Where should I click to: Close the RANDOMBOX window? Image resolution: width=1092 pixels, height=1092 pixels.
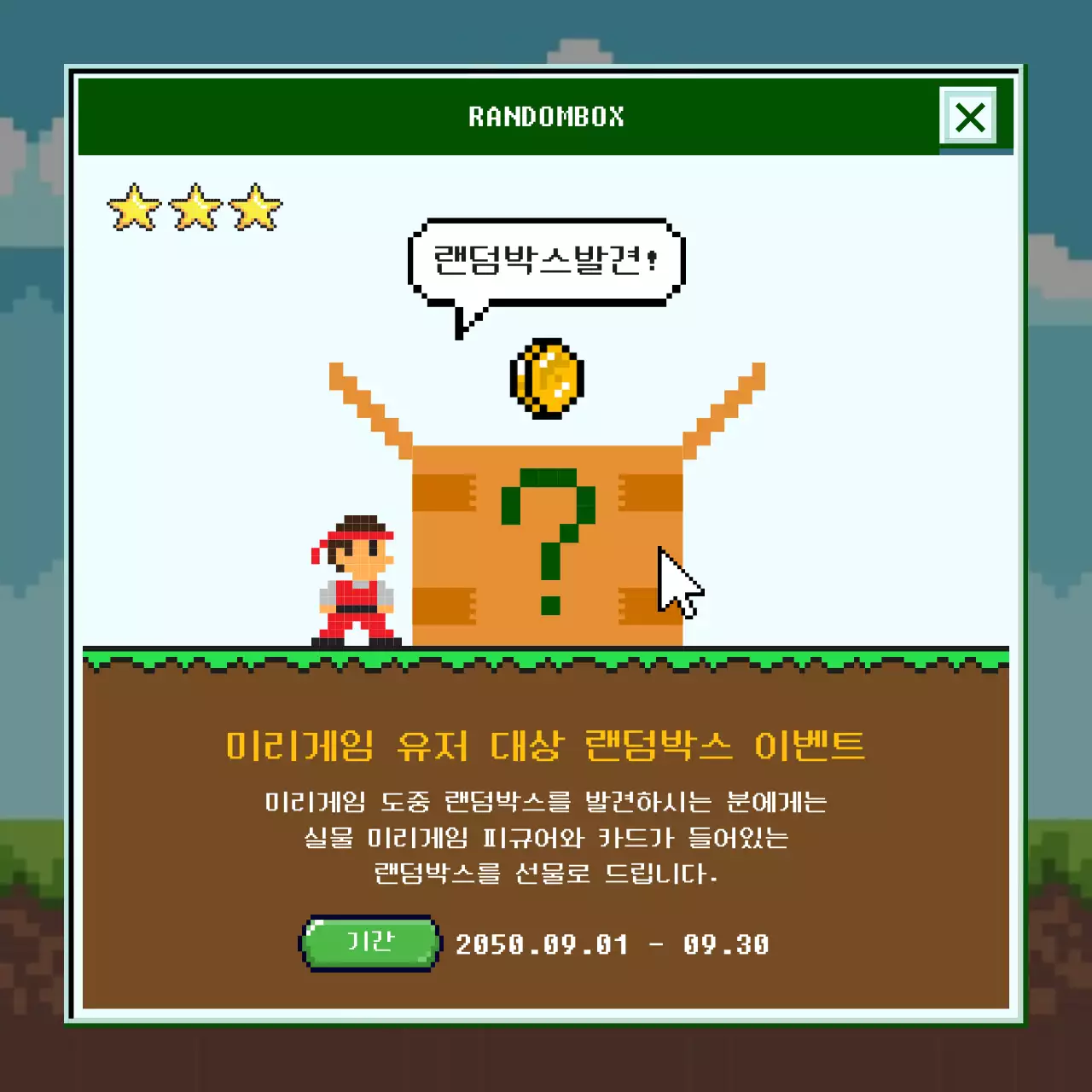click(971, 119)
